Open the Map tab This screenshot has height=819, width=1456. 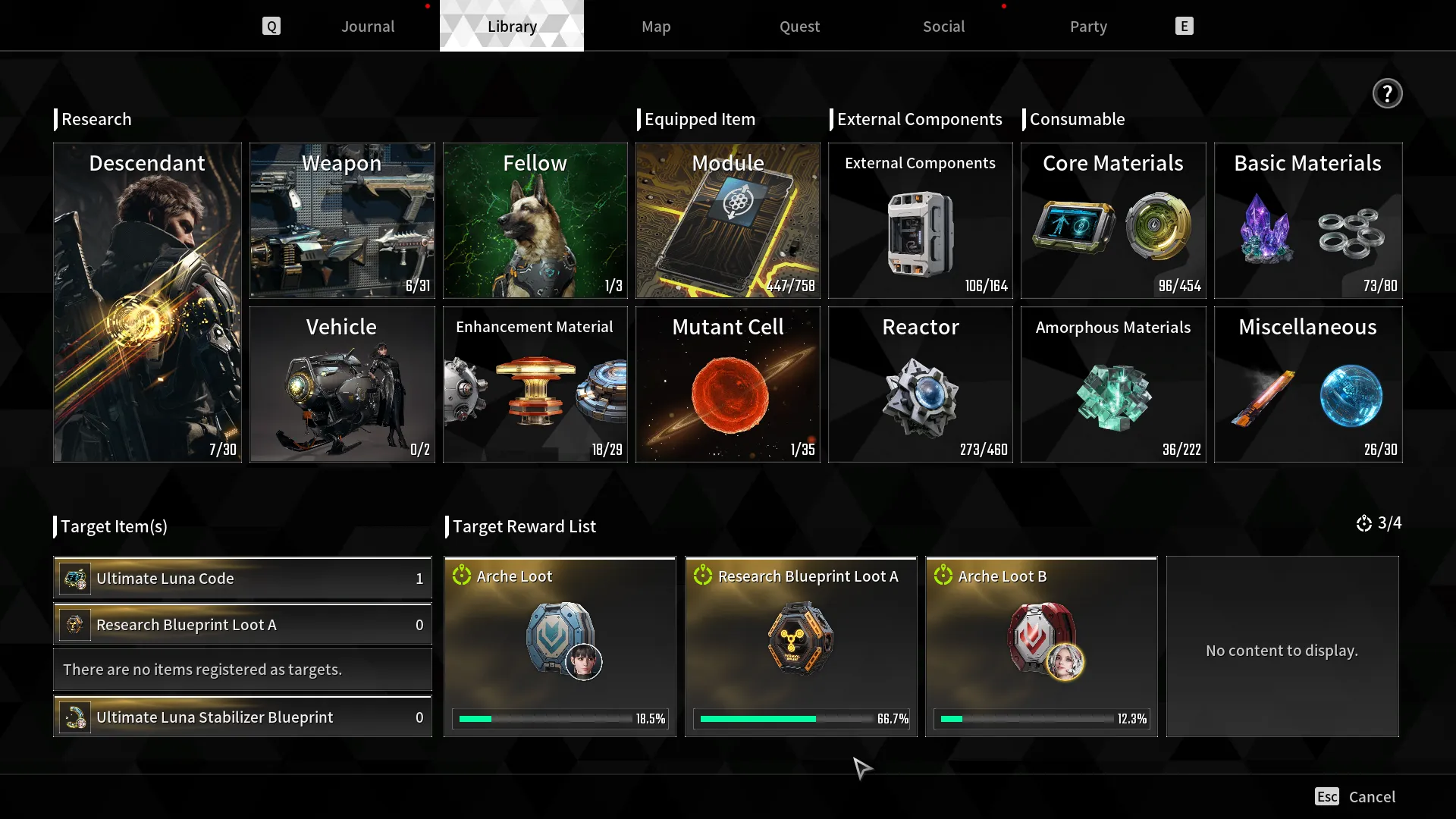point(656,27)
